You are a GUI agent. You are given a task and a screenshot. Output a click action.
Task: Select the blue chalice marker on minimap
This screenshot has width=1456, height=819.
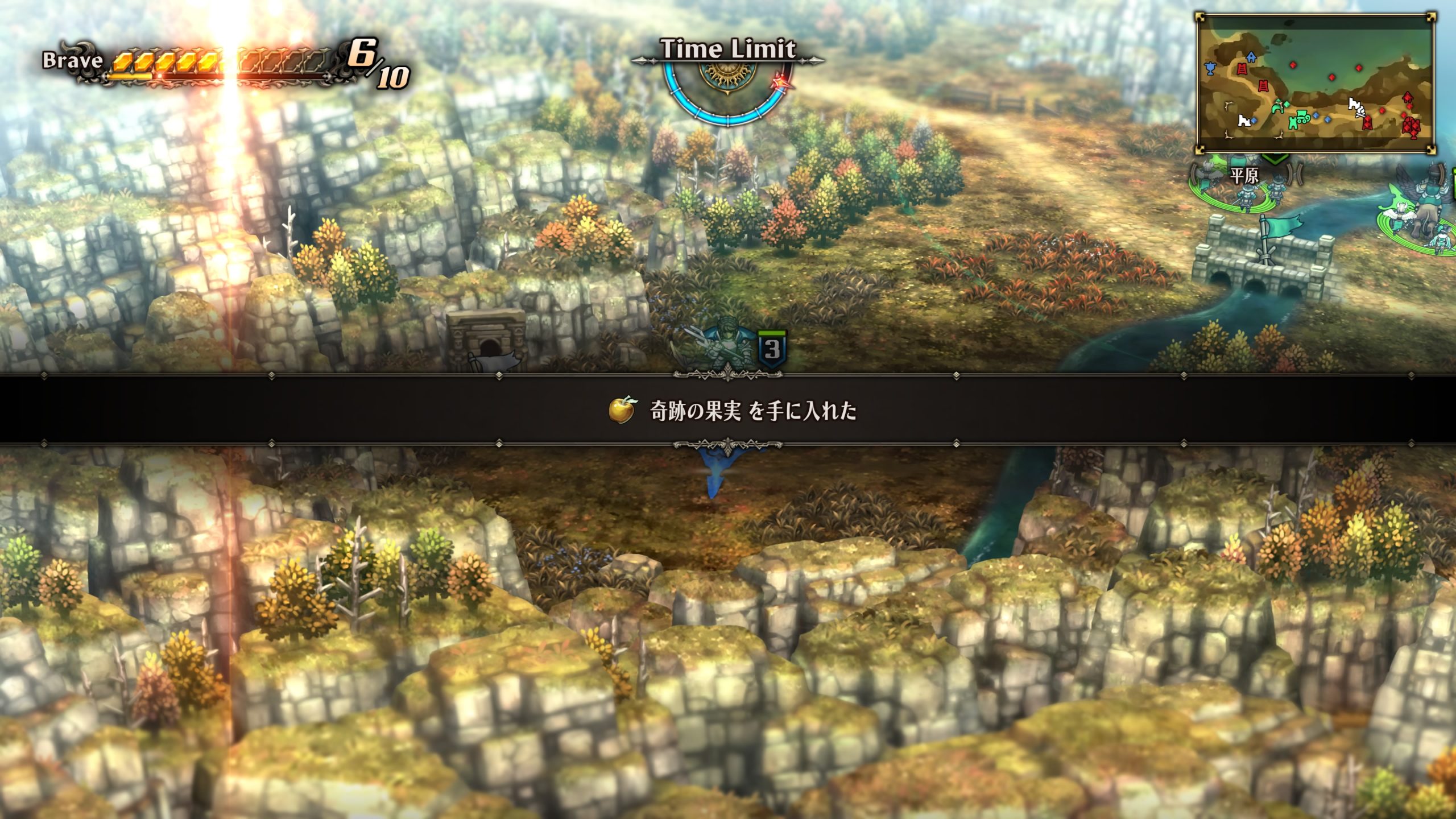[1210, 68]
